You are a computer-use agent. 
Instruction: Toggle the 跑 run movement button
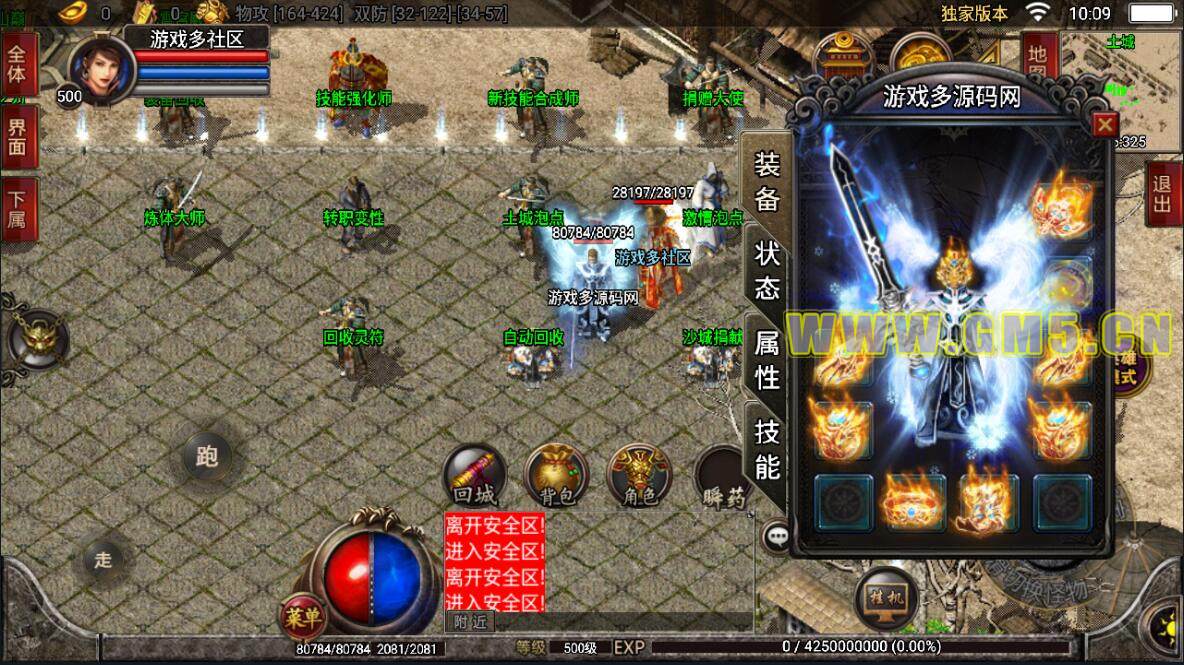click(207, 457)
